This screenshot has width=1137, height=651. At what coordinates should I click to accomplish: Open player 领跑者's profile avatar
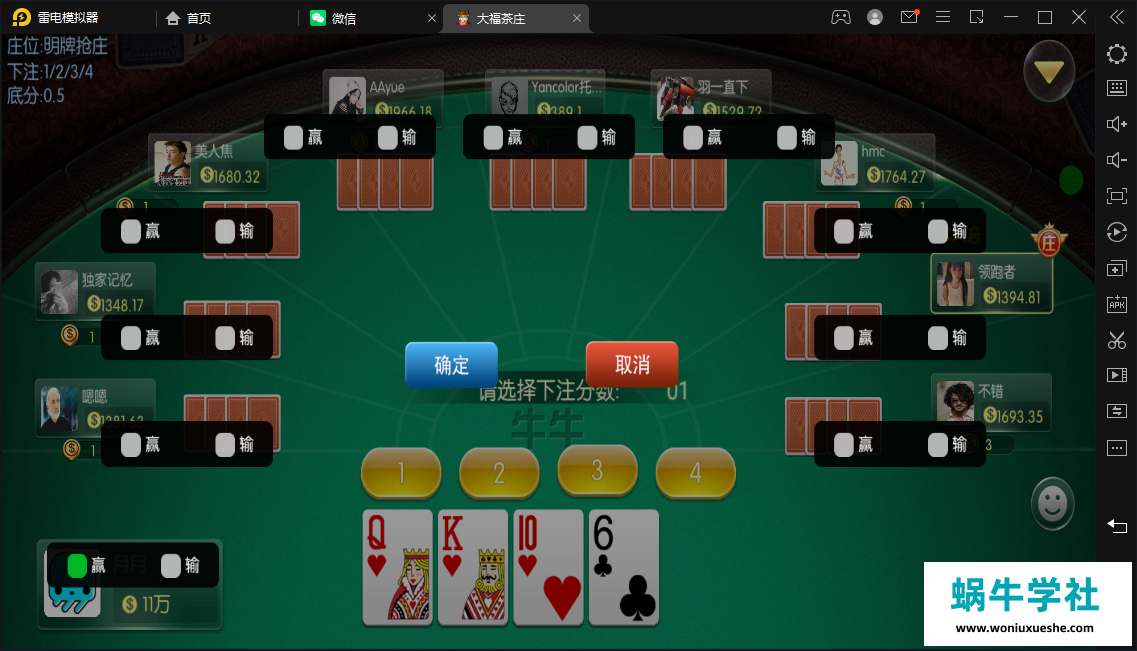click(x=955, y=285)
